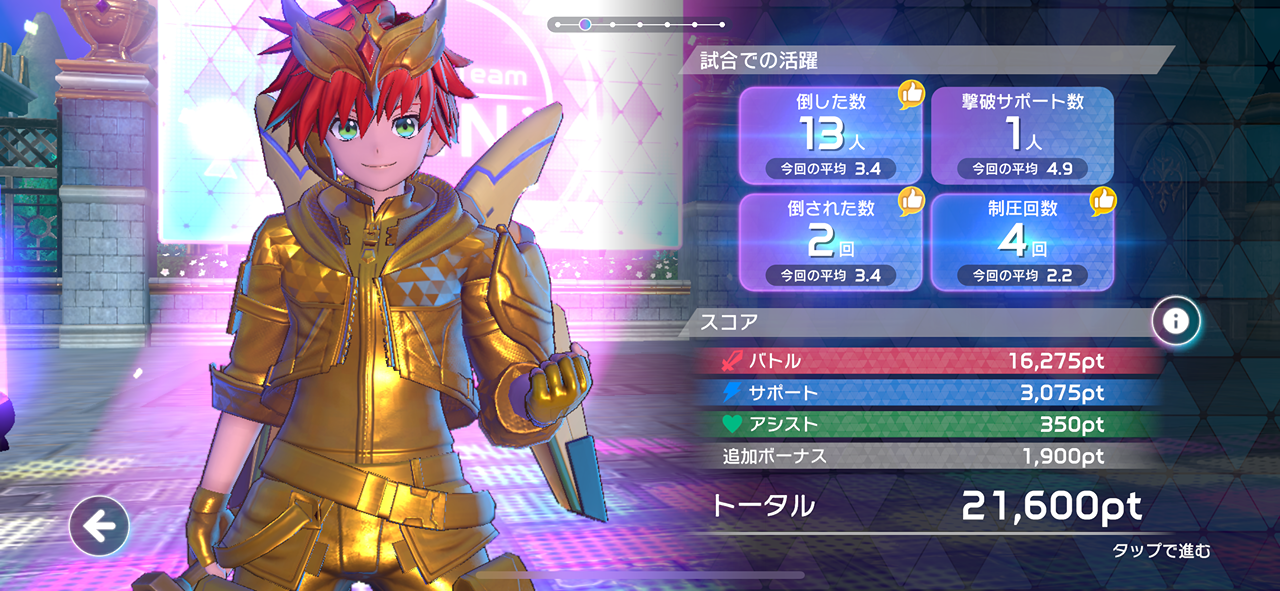This screenshot has height=591, width=1280.
Task: Open the score info button
Action: [1176, 321]
